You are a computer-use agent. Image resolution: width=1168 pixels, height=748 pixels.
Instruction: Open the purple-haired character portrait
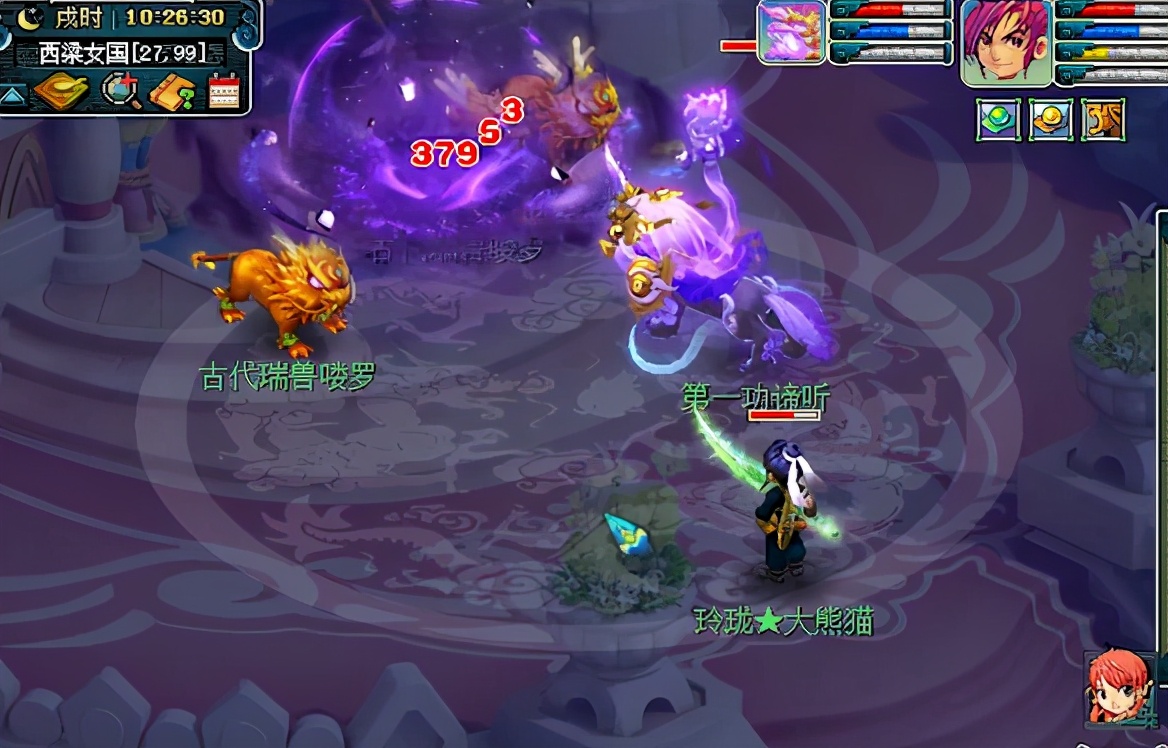point(1005,42)
